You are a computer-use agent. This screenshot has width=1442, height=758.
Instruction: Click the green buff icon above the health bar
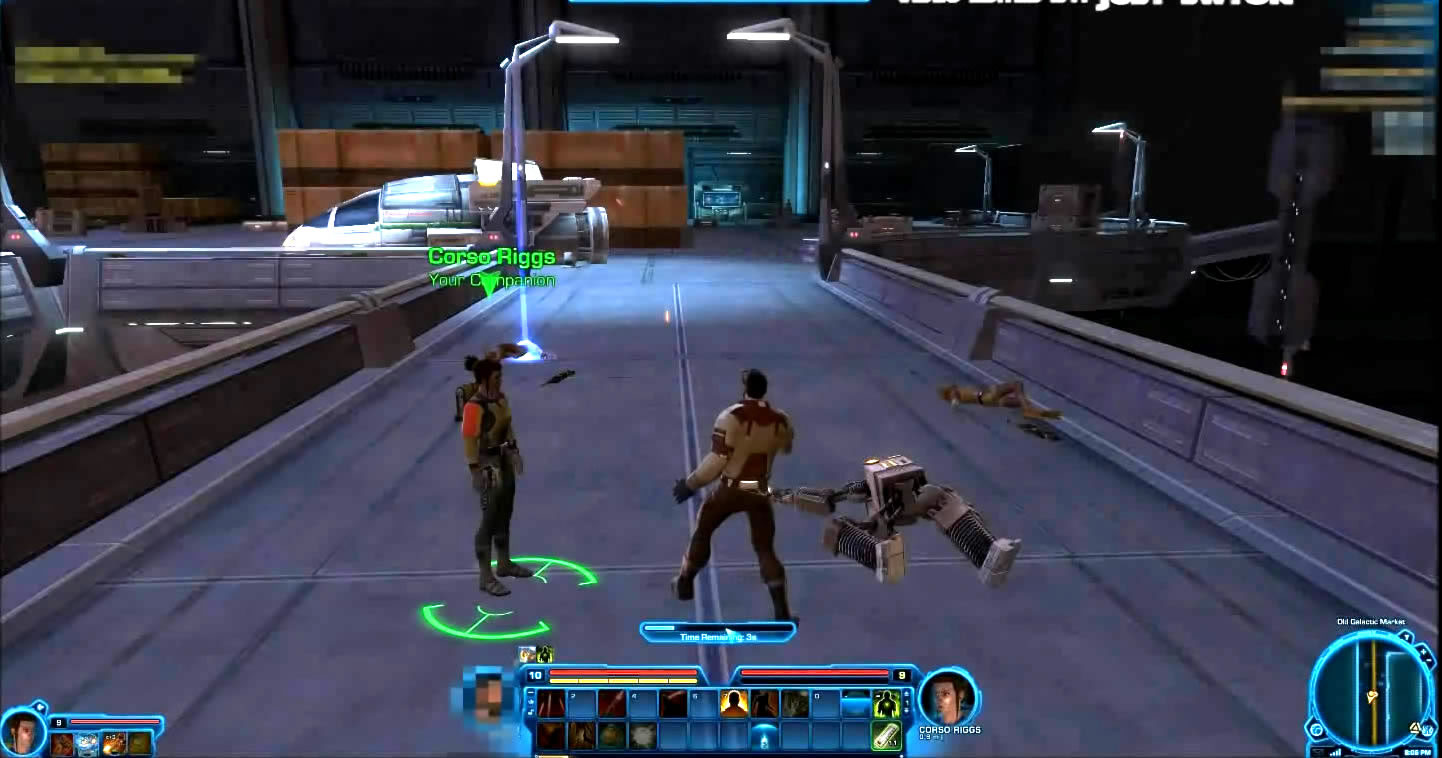click(545, 655)
